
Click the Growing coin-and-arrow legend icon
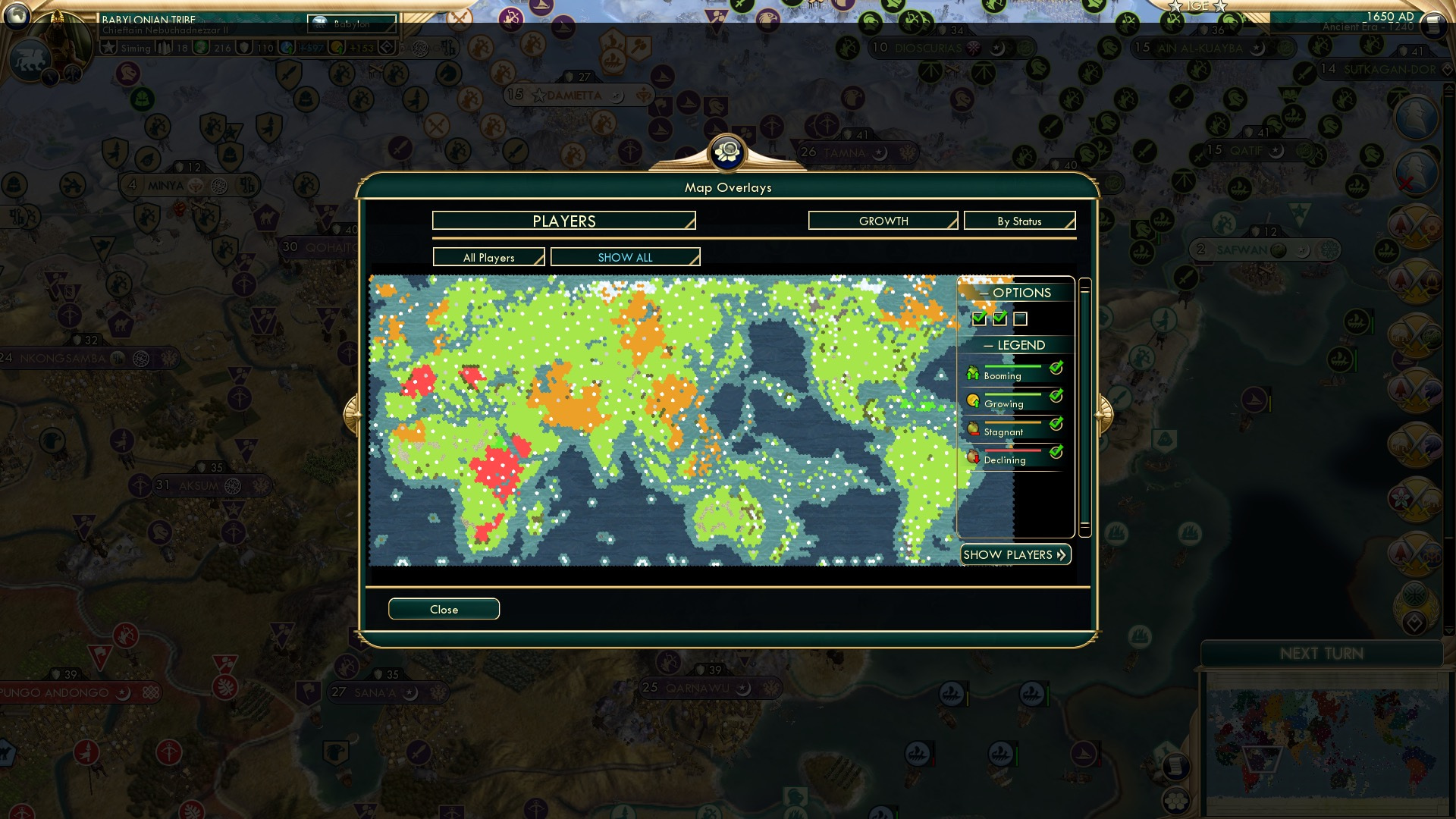(974, 400)
